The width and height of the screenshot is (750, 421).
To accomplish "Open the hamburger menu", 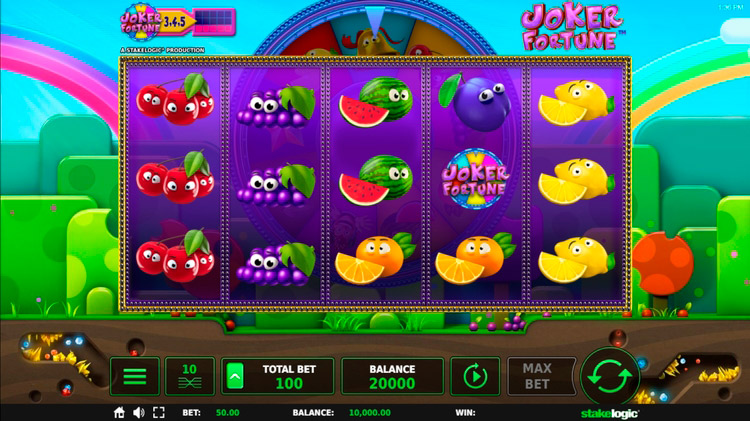I will pos(134,376).
